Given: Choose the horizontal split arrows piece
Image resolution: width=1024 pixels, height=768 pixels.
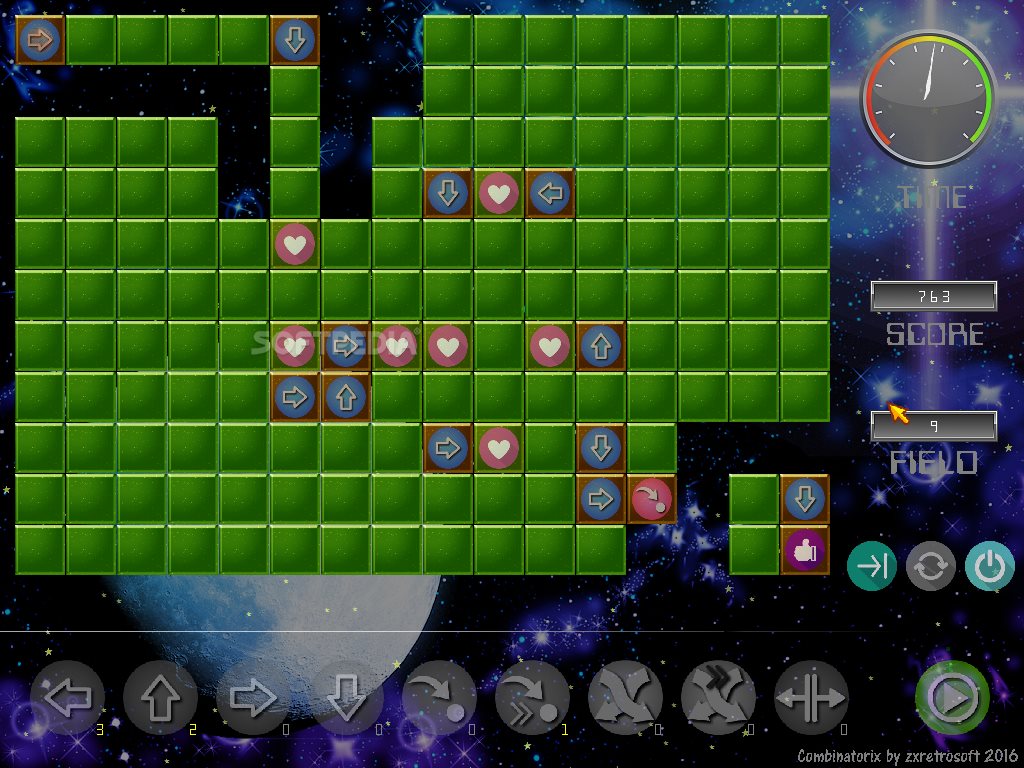Looking at the screenshot, I should pos(811,697).
